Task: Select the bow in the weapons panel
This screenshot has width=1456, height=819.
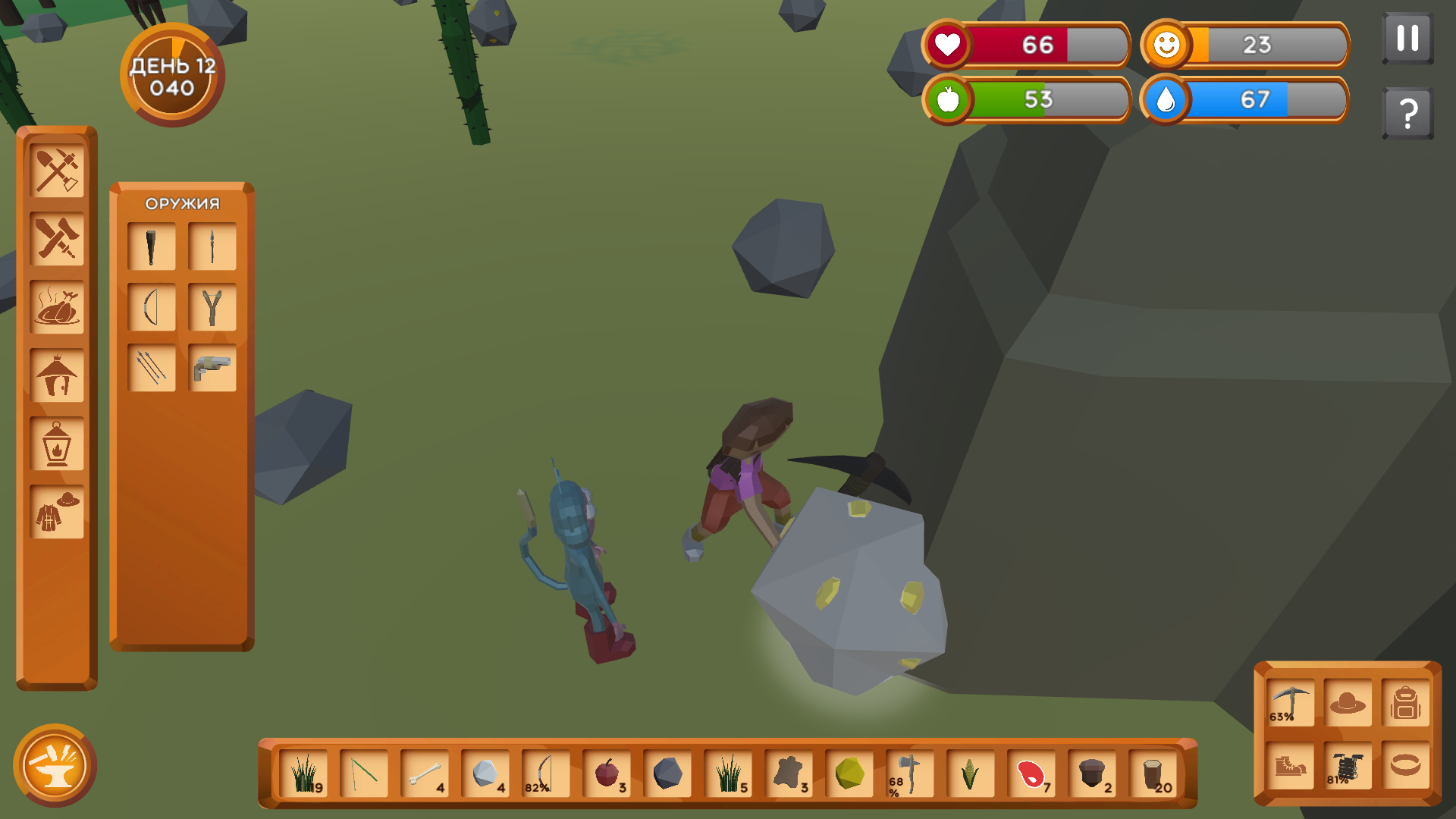Action: pos(152,306)
